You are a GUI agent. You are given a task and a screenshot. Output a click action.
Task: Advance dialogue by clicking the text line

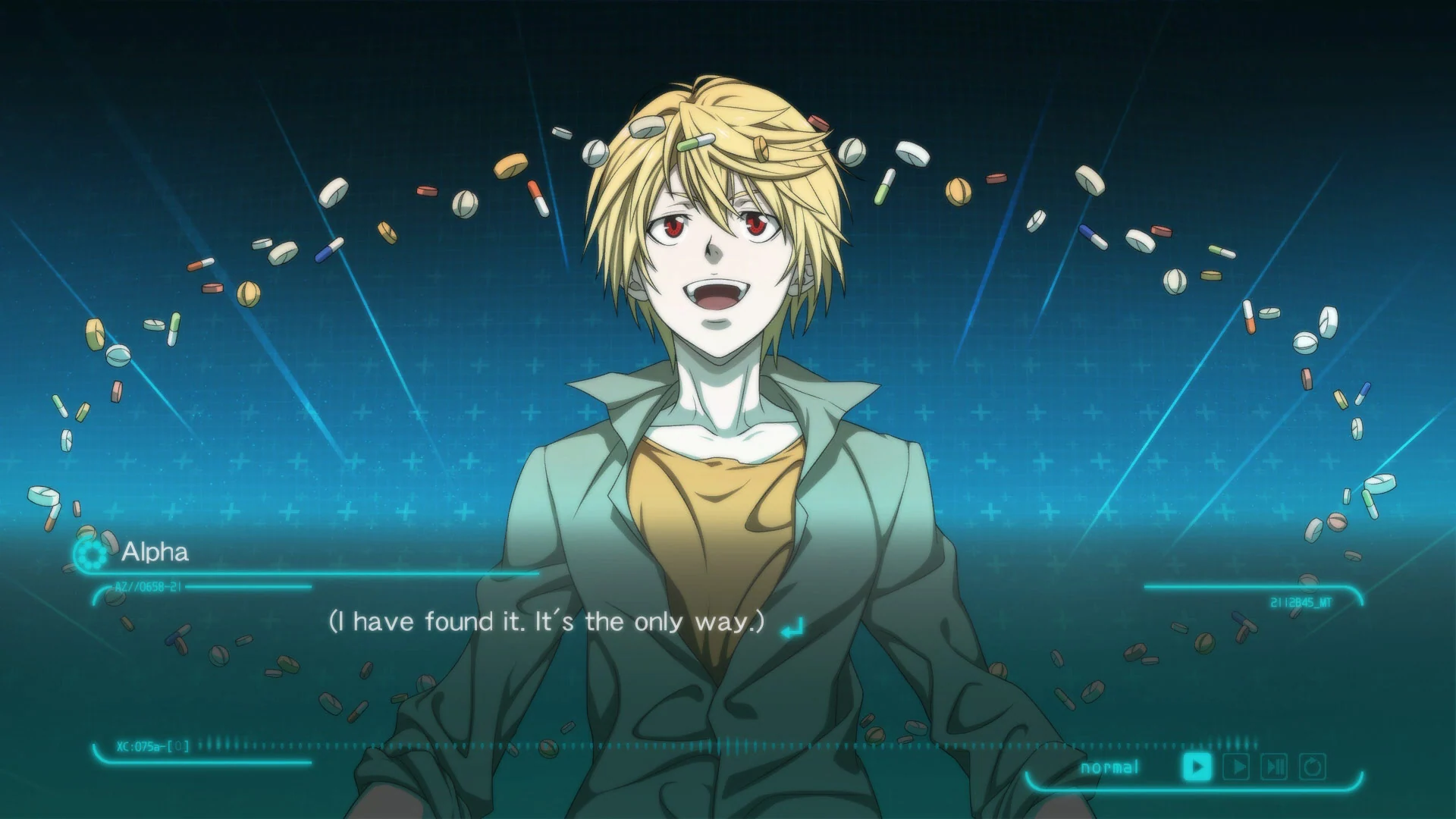tap(546, 622)
